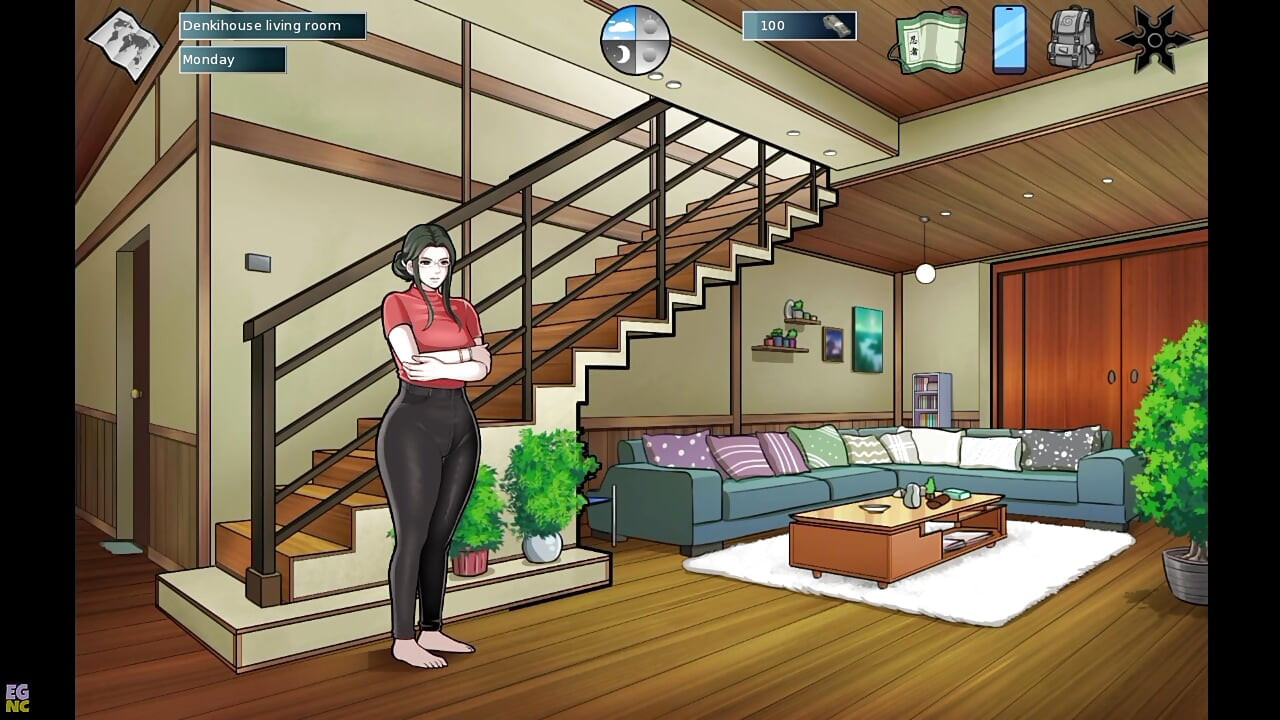
Task: Open the green scroll quest log
Action: coord(930,41)
